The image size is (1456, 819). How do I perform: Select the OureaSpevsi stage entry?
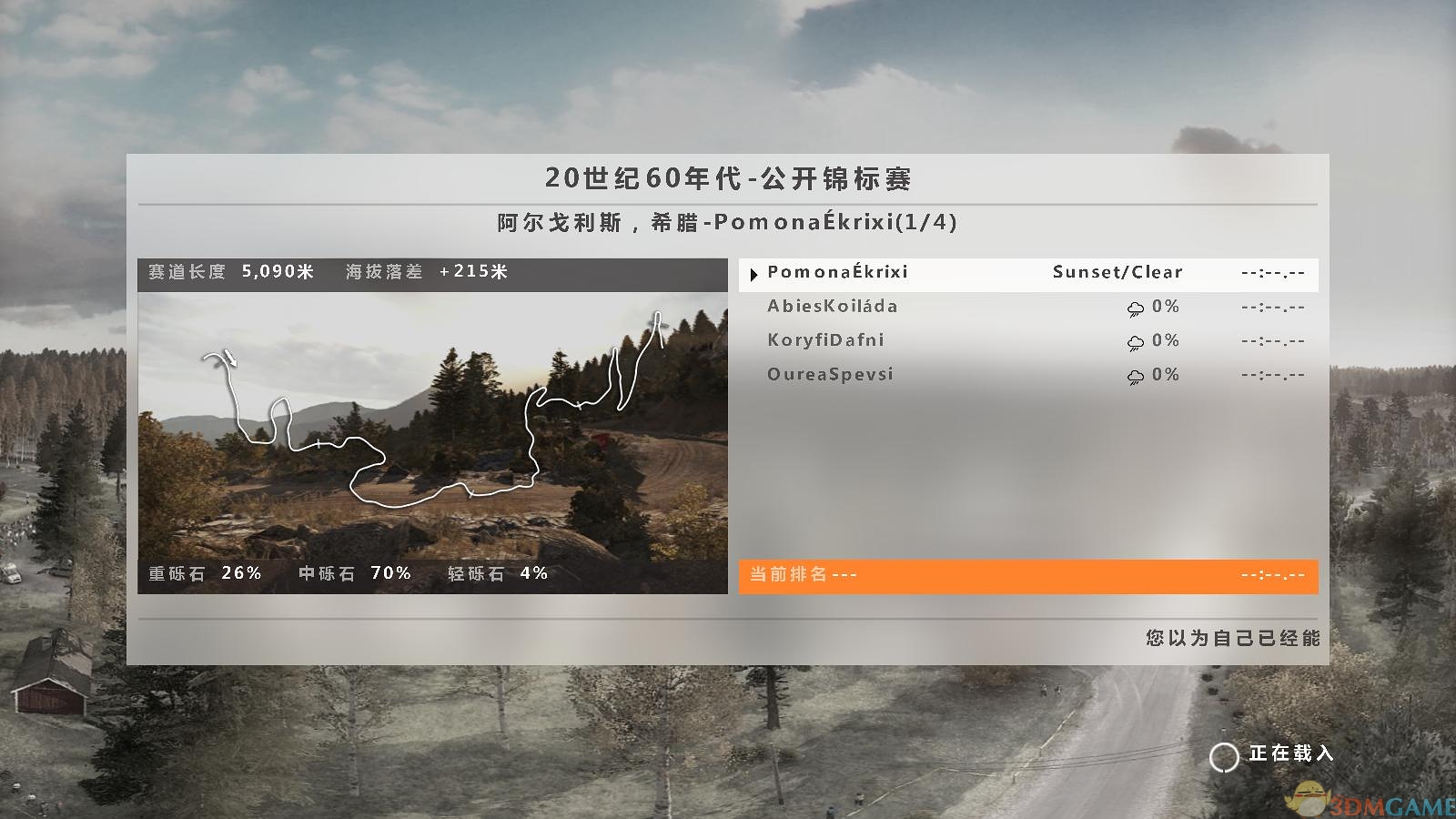831,375
